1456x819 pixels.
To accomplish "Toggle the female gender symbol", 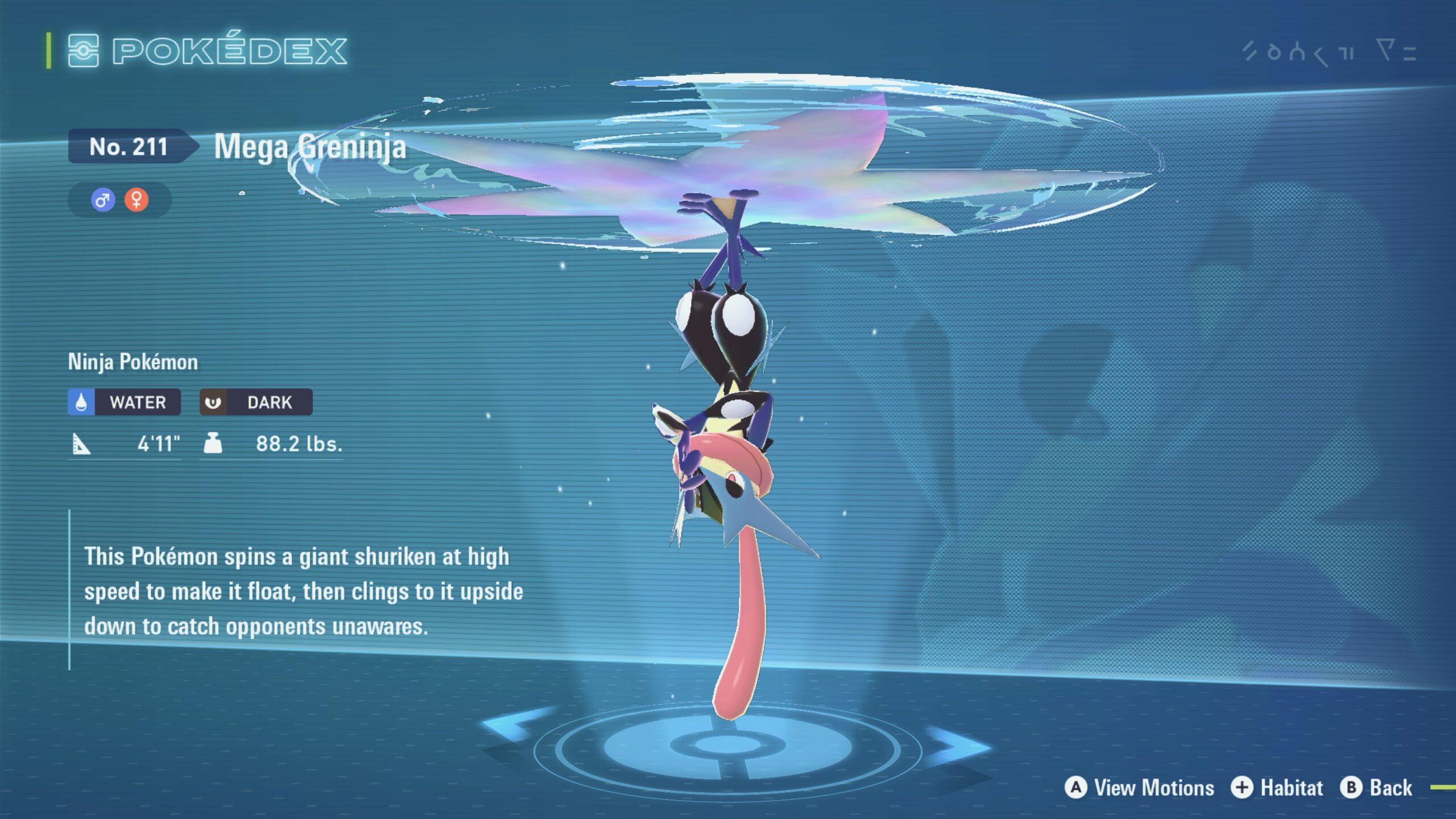I will point(137,200).
